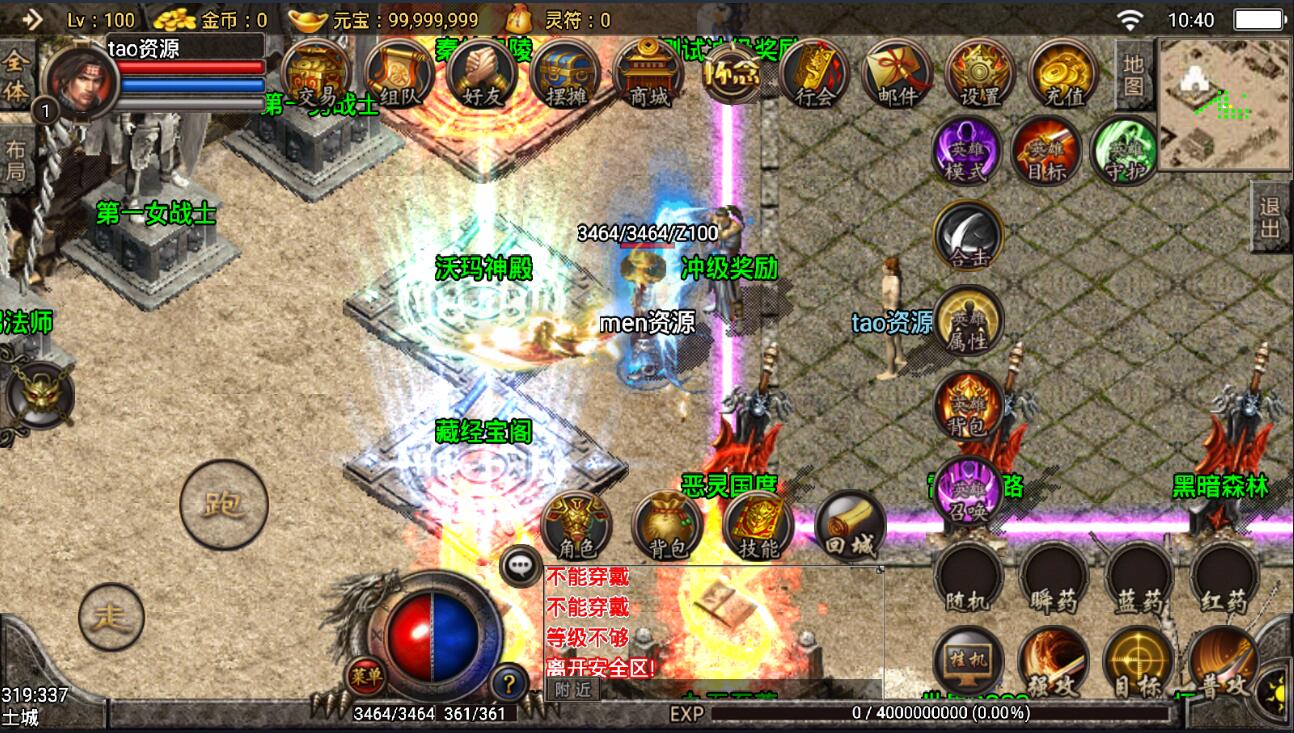This screenshot has width=1294, height=733.
Task: Click the 退出 exit button
Action: tap(1270, 217)
